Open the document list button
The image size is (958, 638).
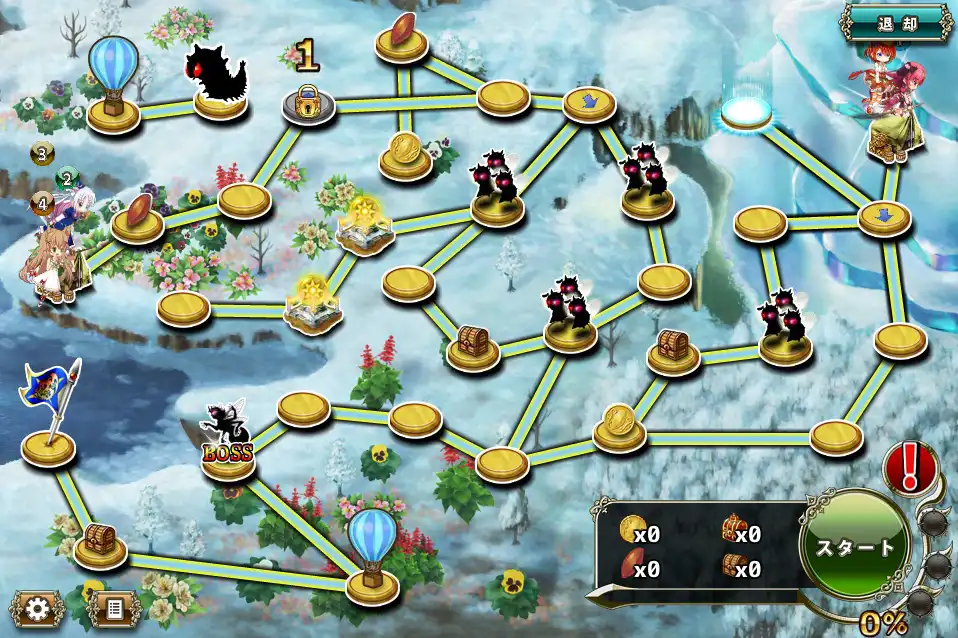tap(114, 608)
